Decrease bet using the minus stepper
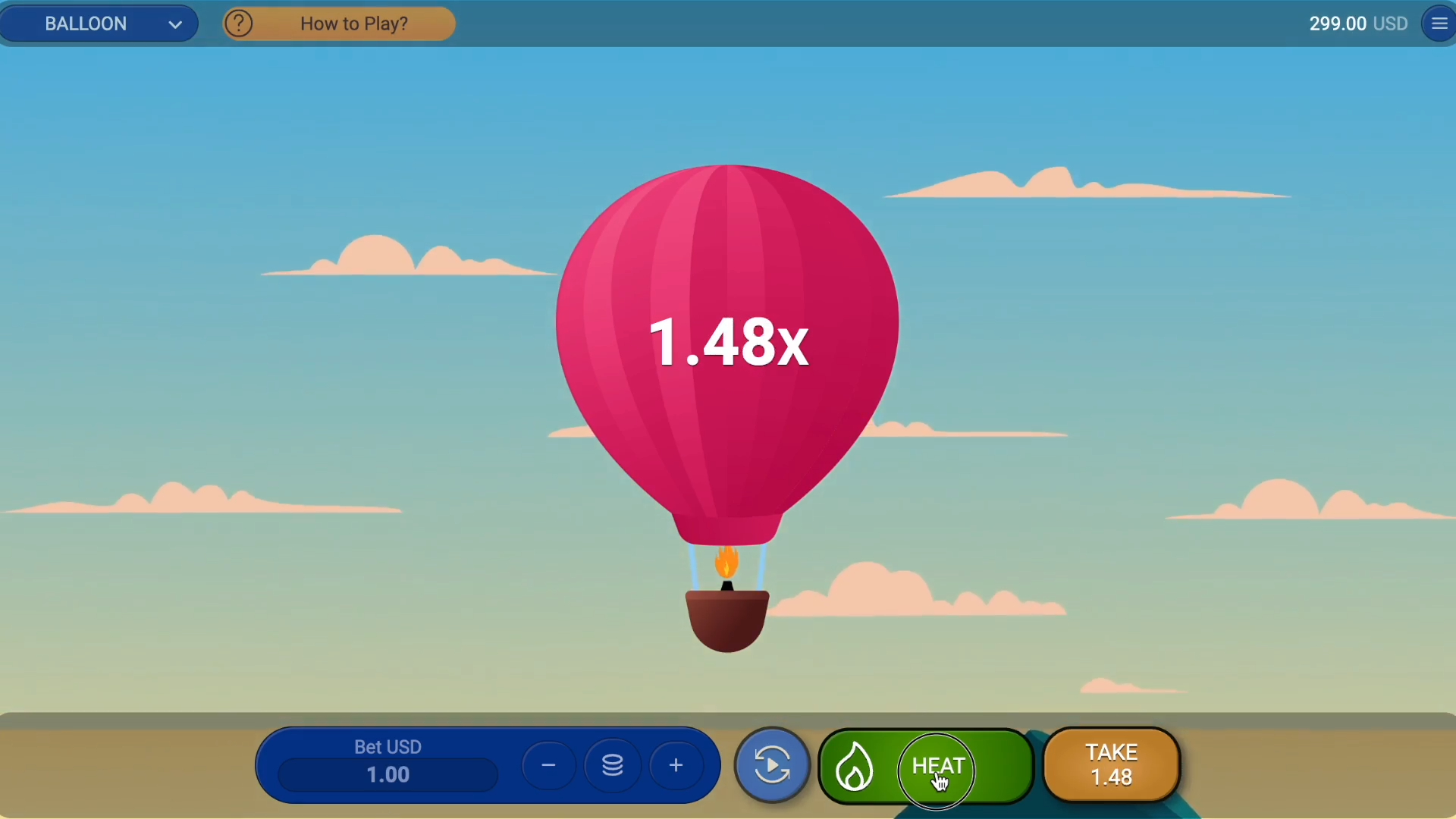Image resolution: width=1456 pixels, height=819 pixels. coord(548,764)
